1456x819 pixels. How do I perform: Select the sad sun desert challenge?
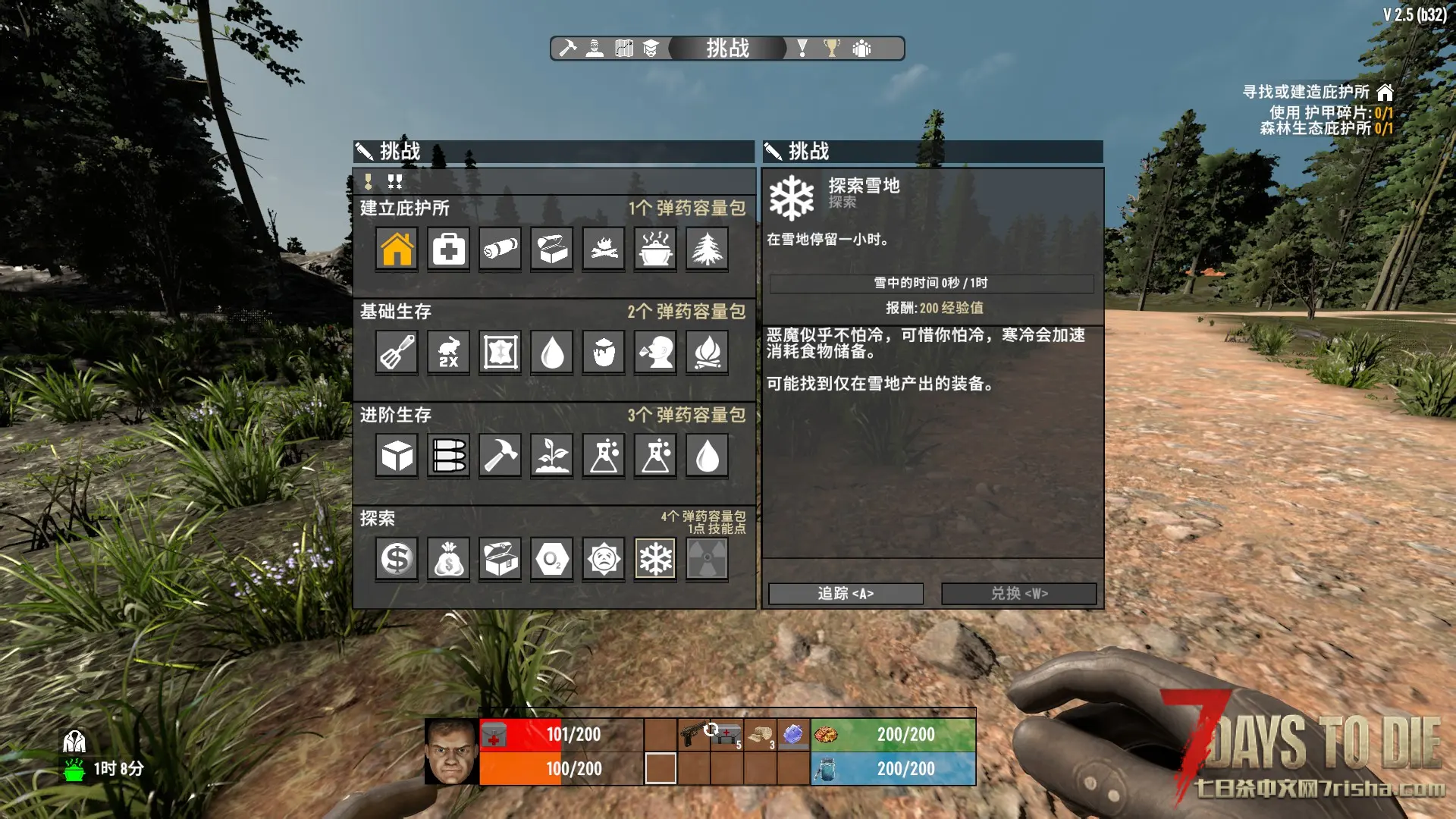[x=604, y=560]
